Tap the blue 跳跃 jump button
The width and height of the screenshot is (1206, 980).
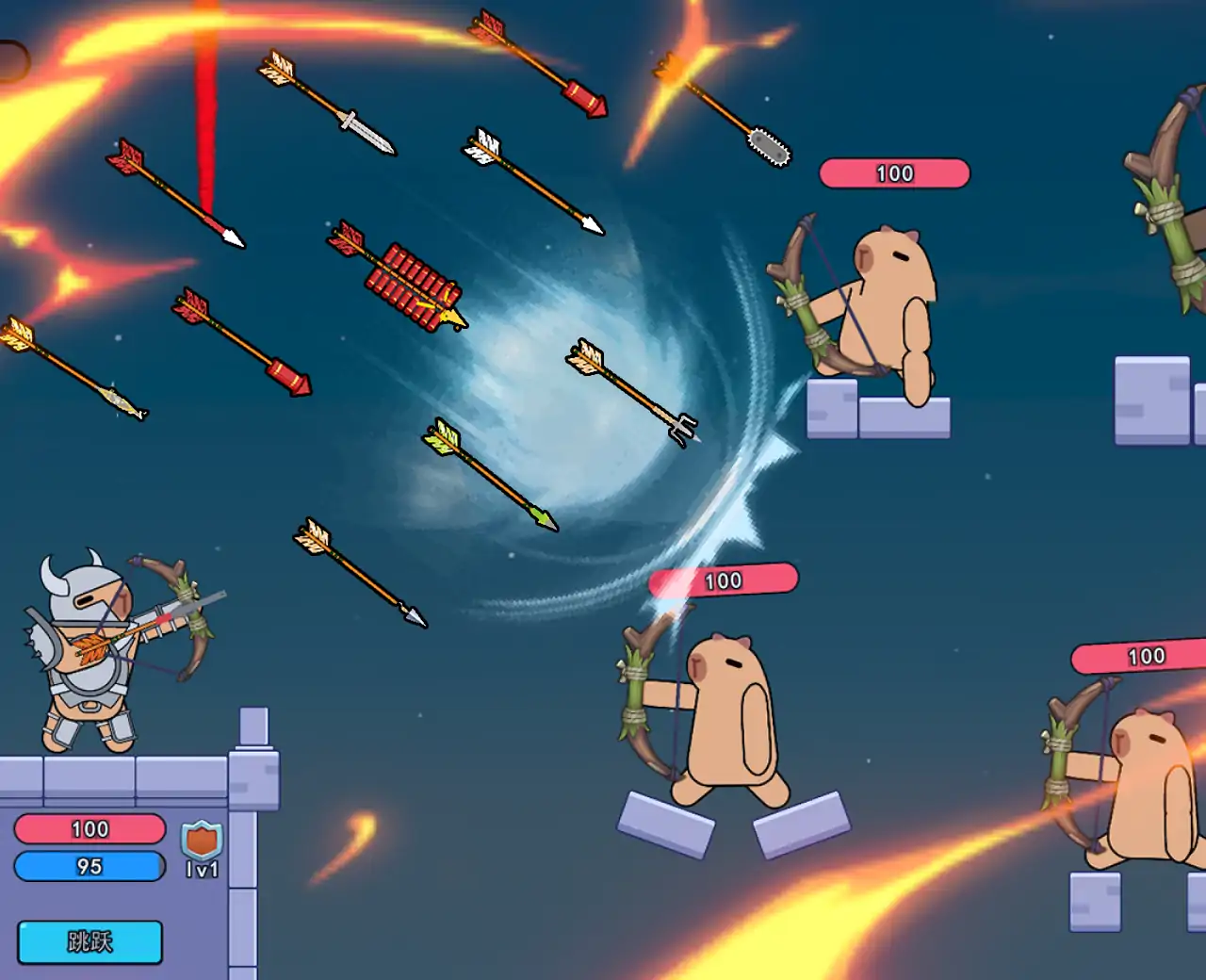90,941
